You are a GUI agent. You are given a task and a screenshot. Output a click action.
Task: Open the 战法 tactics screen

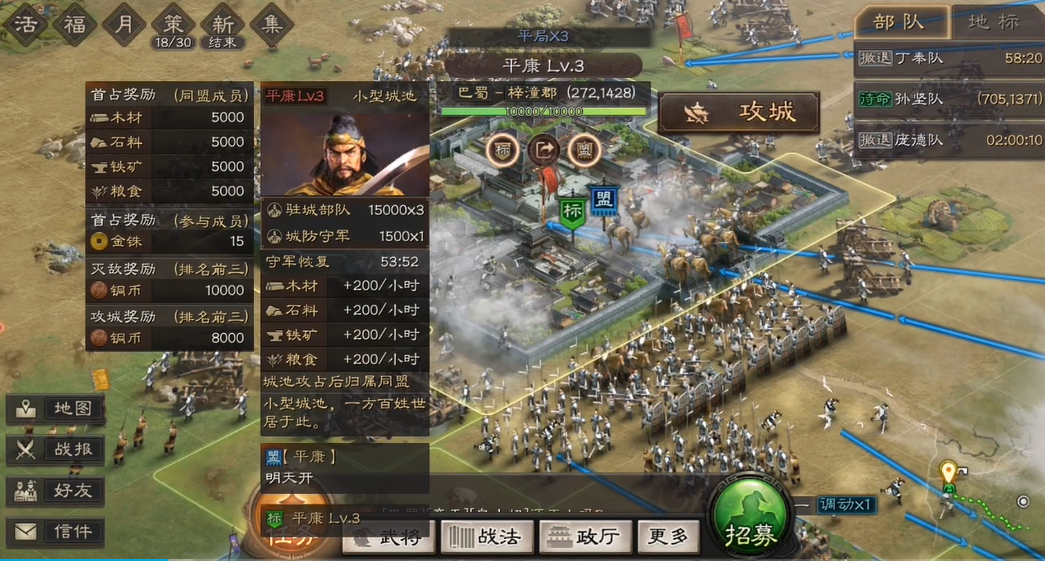(x=487, y=537)
